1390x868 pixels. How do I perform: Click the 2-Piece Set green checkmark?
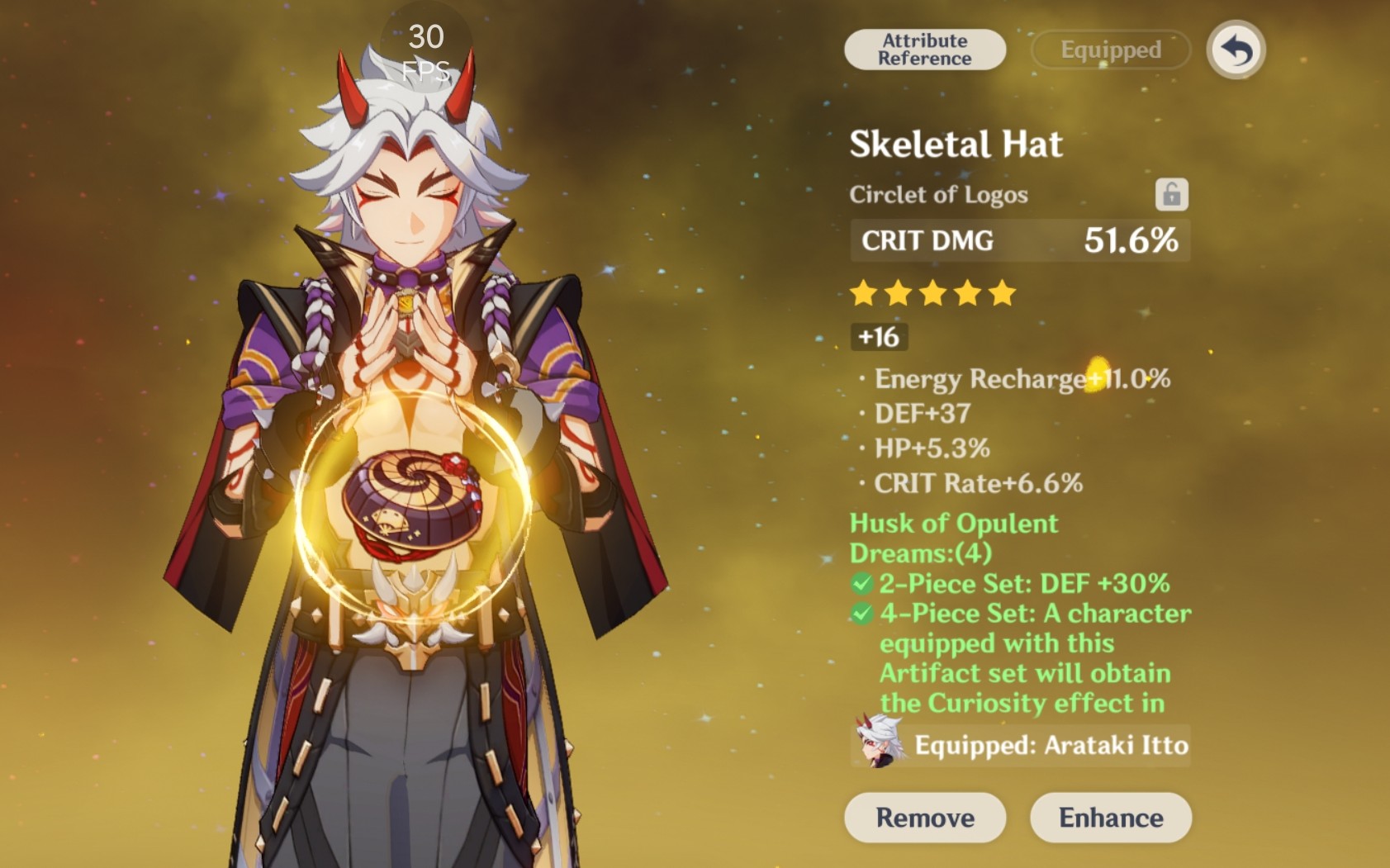coord(861,583)
